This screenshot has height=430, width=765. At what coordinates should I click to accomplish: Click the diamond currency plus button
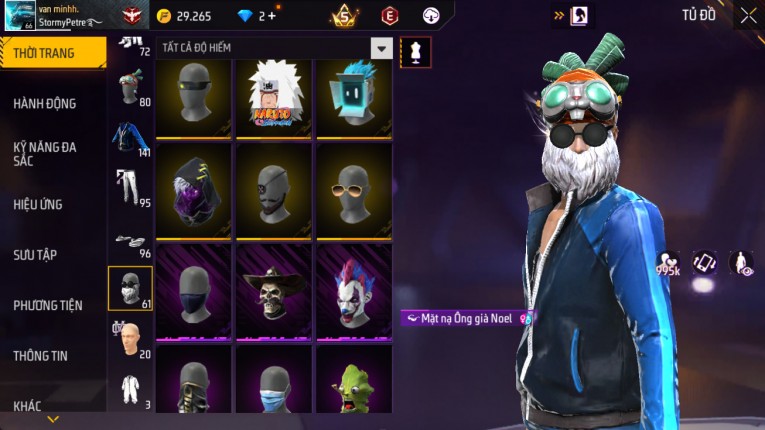tap(272, 16)
